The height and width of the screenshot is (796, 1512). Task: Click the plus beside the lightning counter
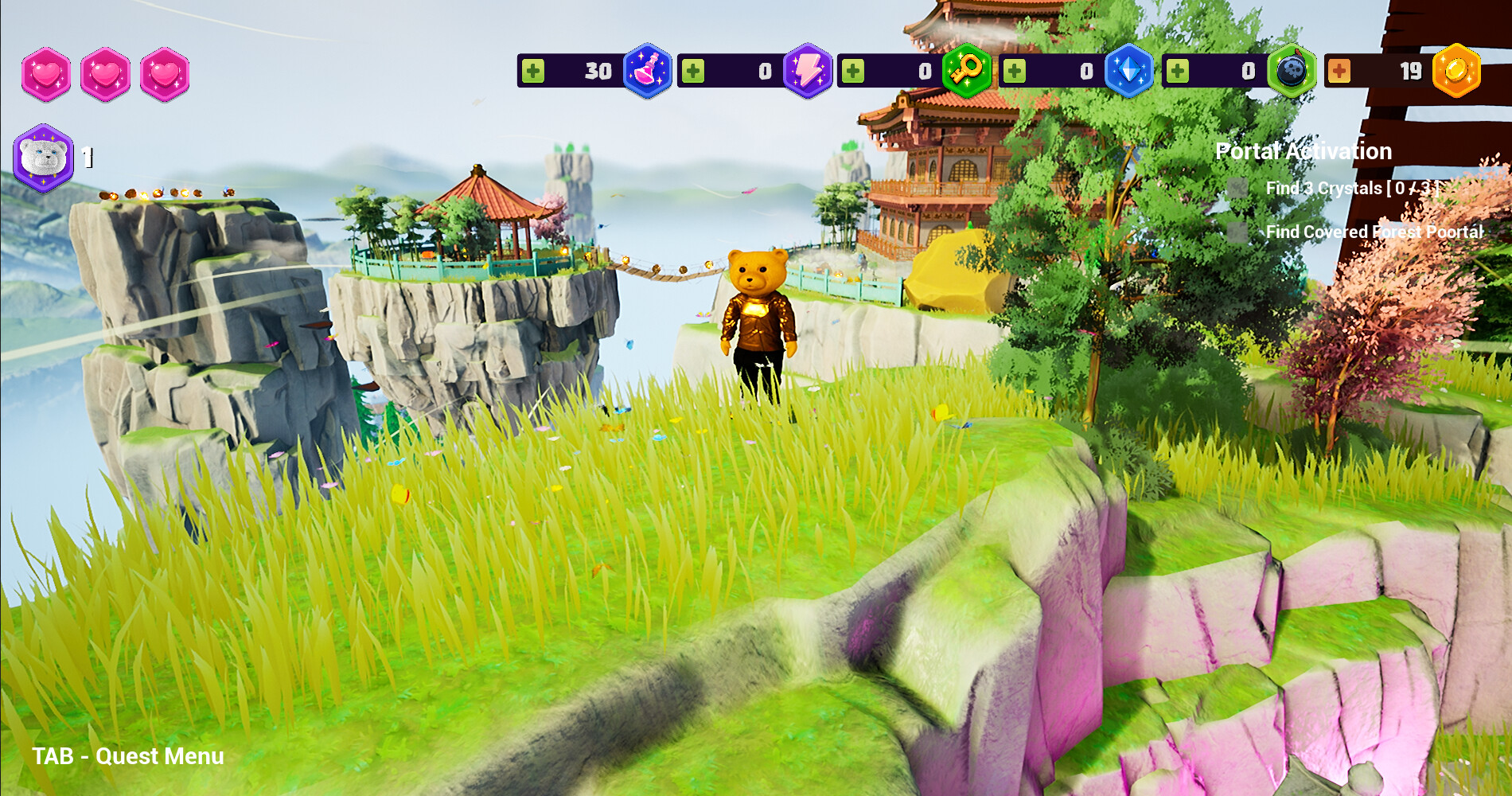pos(694,70)
